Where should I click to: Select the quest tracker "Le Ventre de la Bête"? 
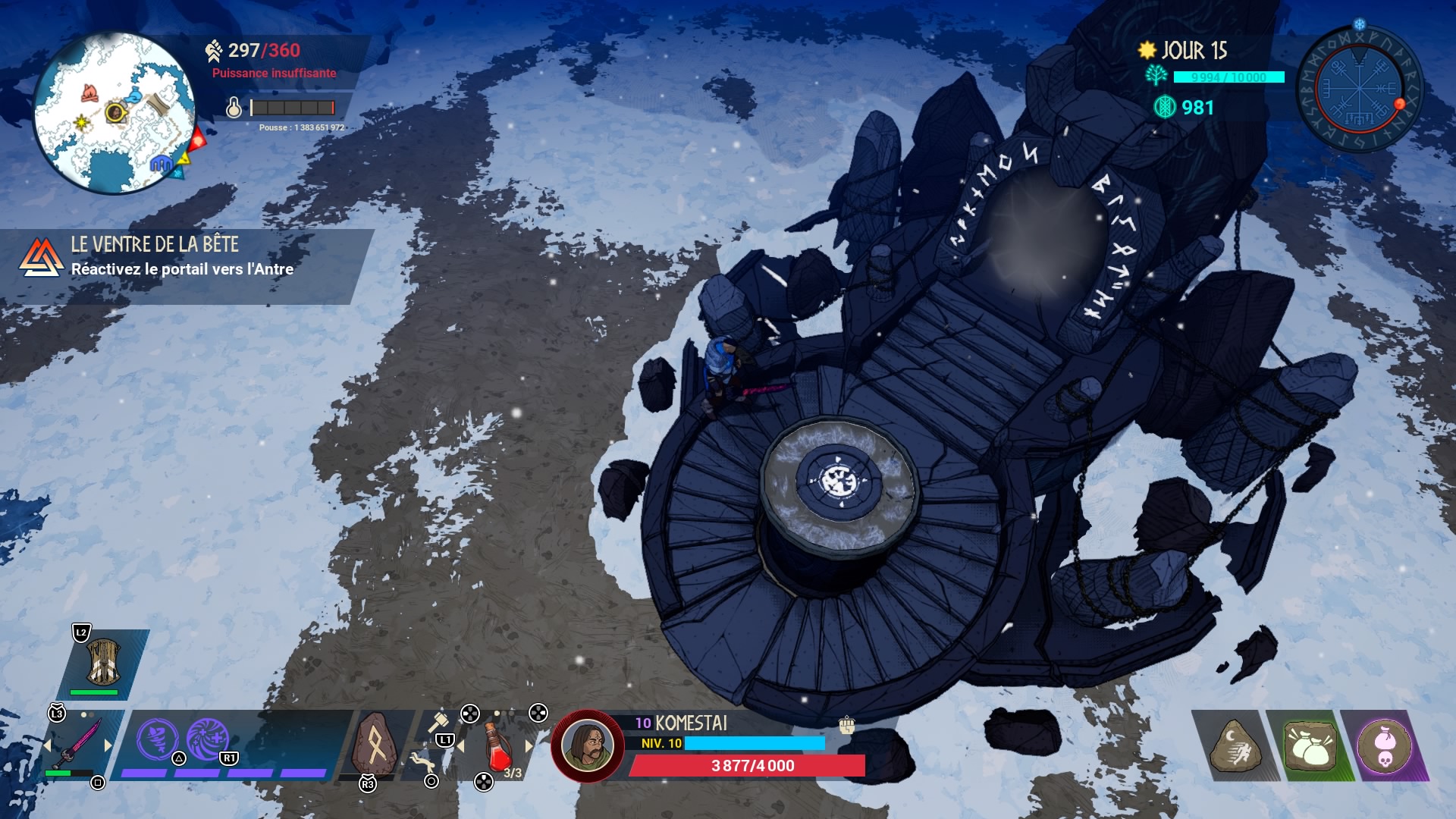[x=182, y=258]
